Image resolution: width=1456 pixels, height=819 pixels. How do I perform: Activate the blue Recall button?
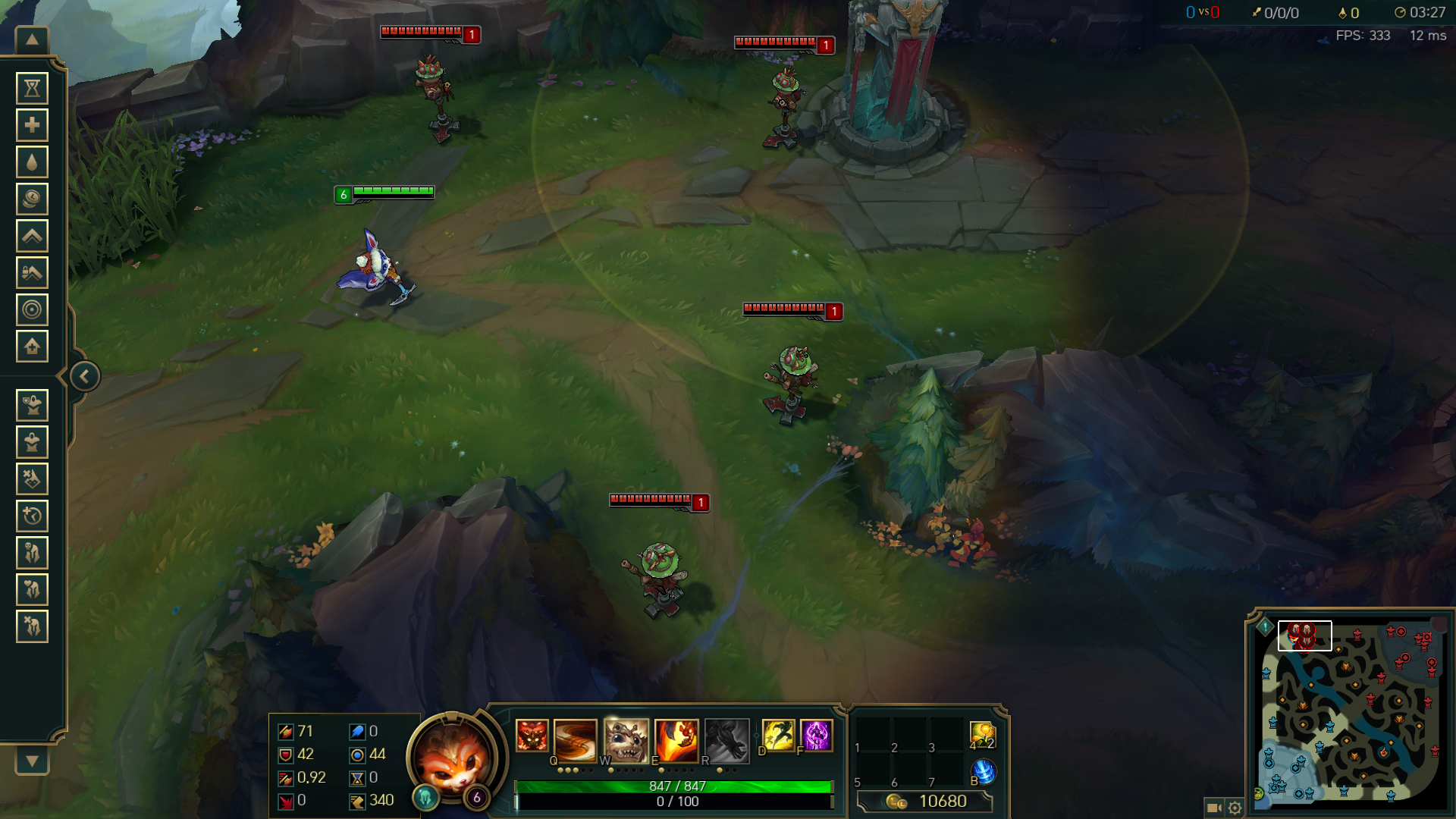tap(984, 772)
